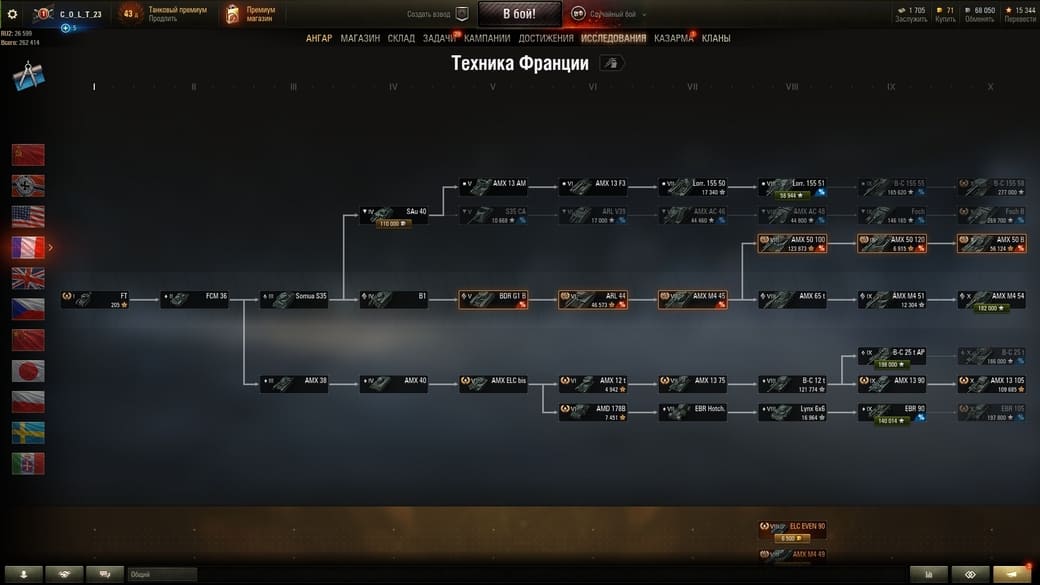Select the USSR nation flag
Viewport: 1040px width, 585px height.
coord(28,154)
